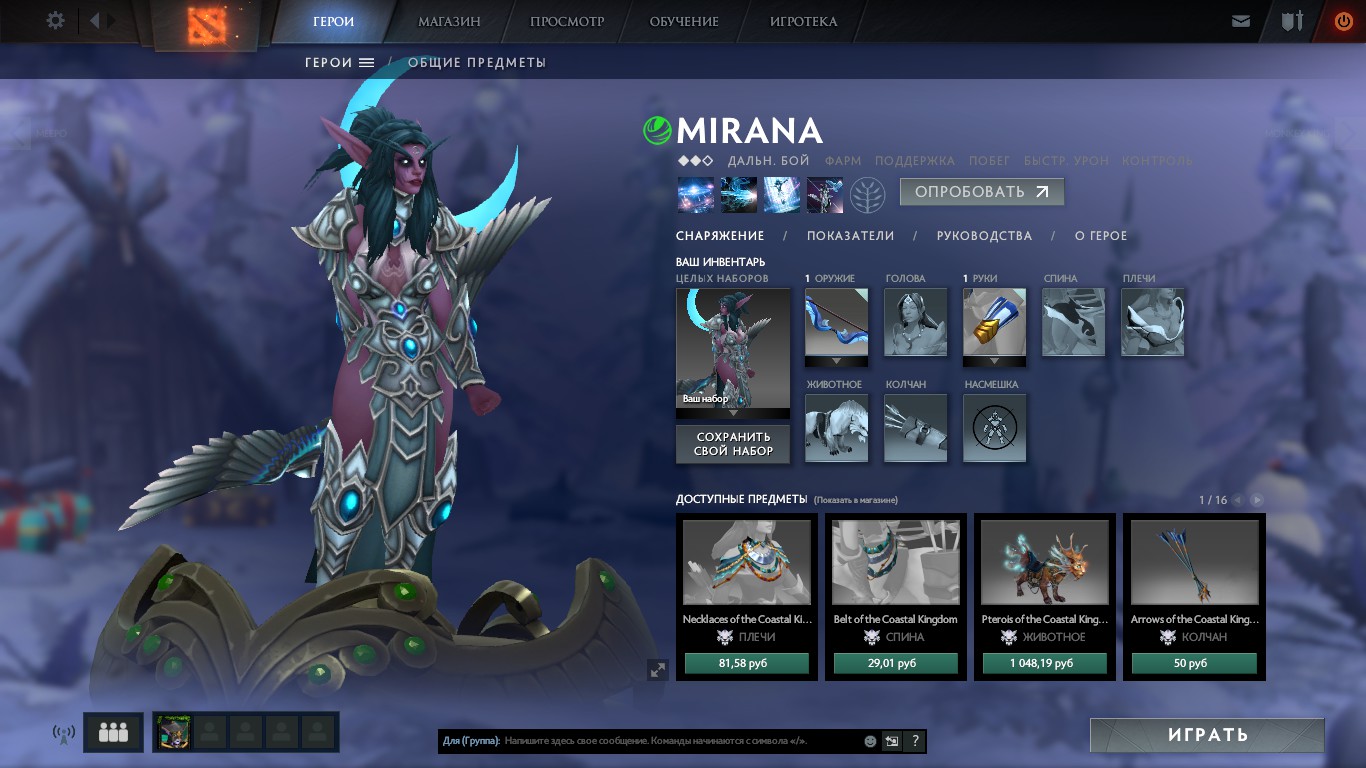Choose the white mount animal slot
The width and height of the screenshot is (1366, 768).
point(837,427)
